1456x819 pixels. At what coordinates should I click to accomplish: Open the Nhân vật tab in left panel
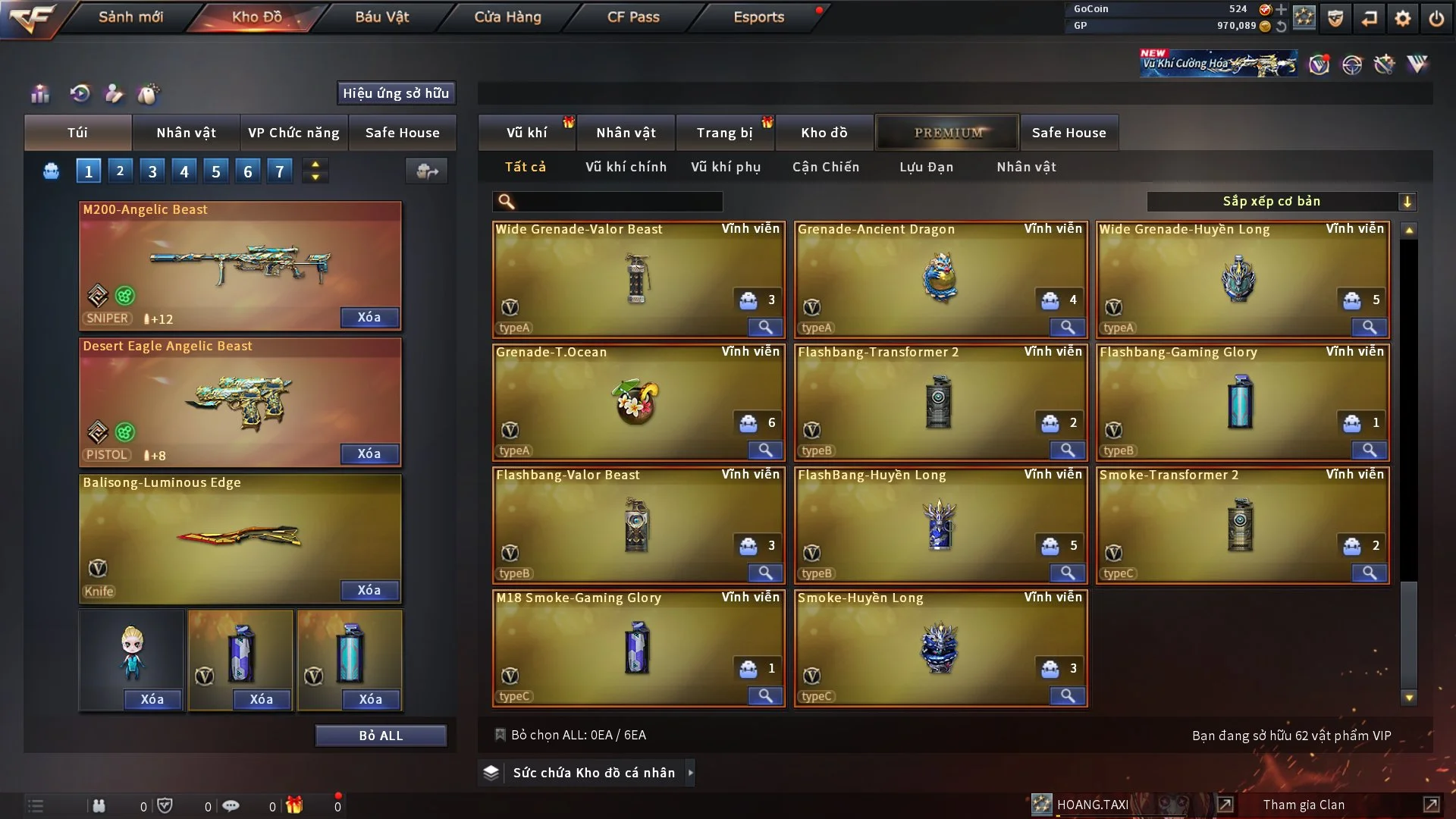(x=186, y=133)
